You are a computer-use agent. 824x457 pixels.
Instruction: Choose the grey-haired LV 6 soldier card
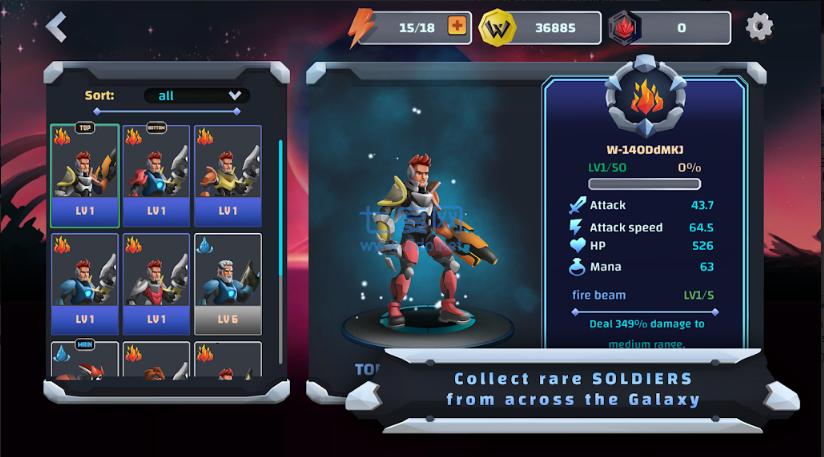228,284
